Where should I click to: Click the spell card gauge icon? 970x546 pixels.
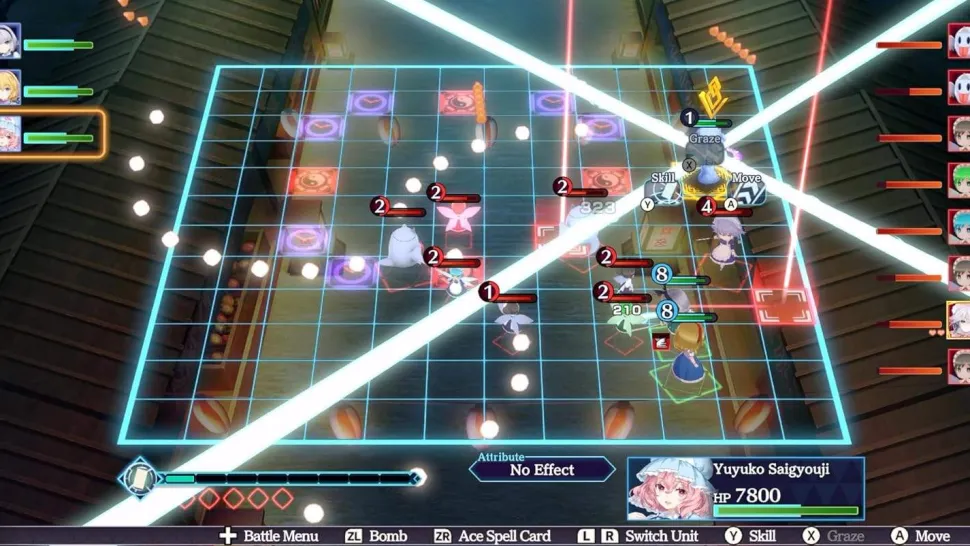click(138, 478)
